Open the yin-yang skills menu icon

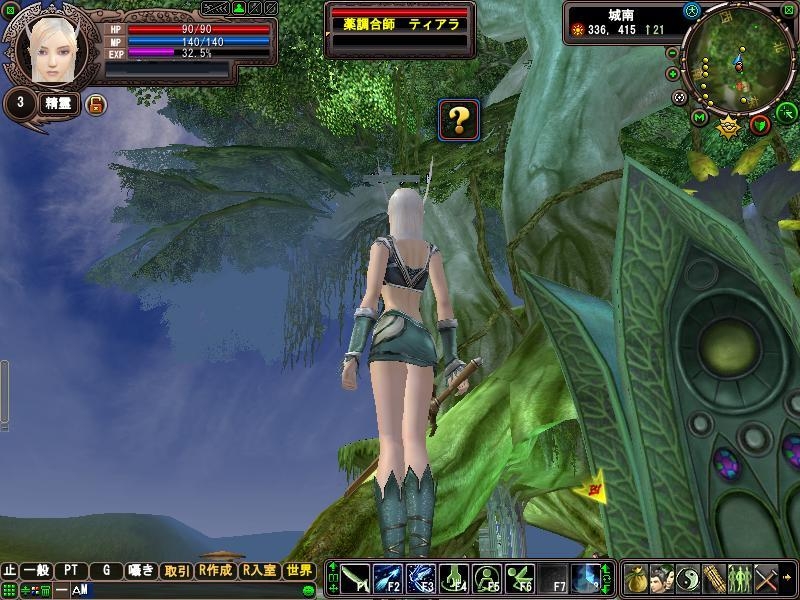coord(688,579)
